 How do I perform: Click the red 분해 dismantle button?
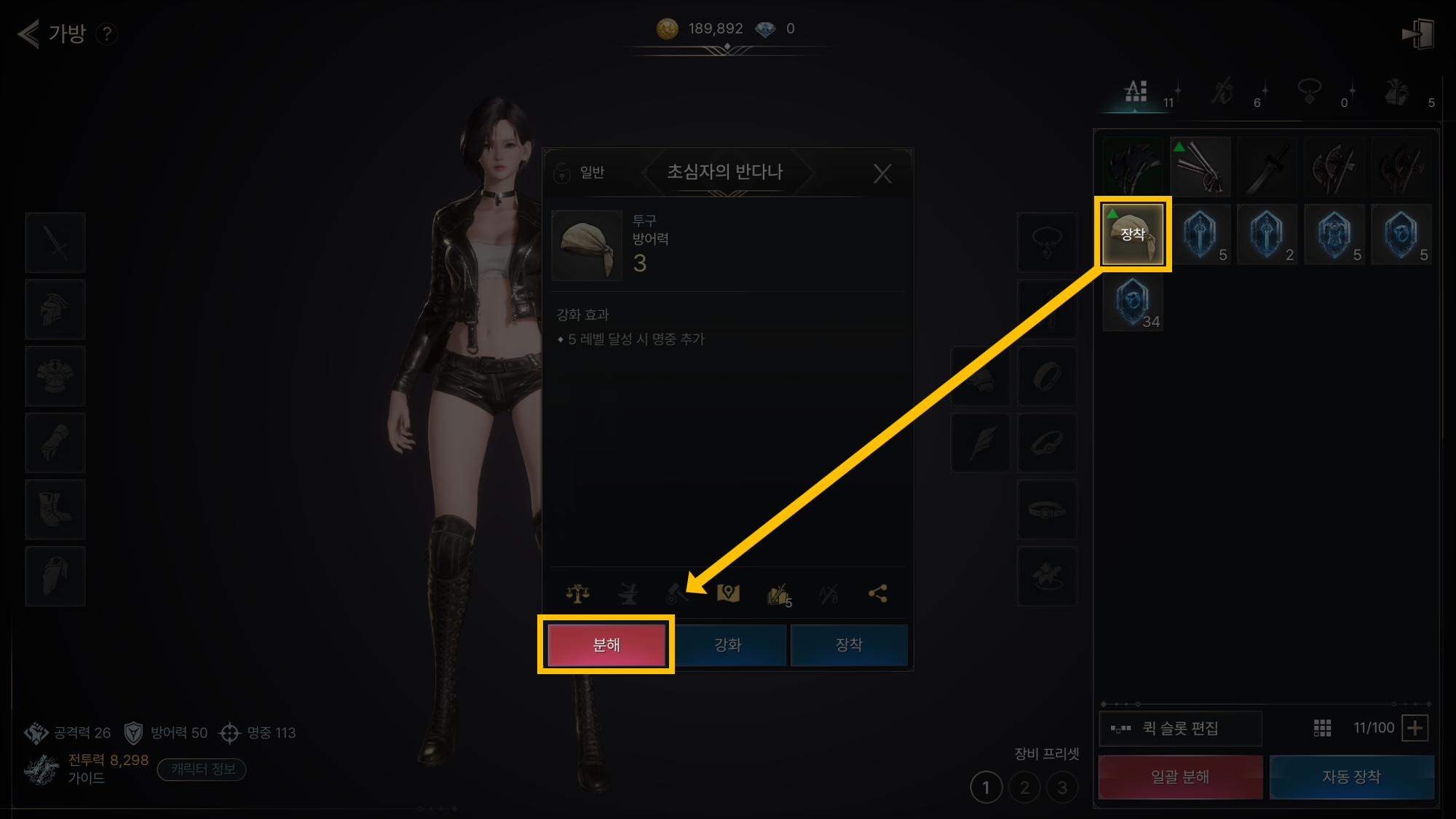click(x=606, y=645)
